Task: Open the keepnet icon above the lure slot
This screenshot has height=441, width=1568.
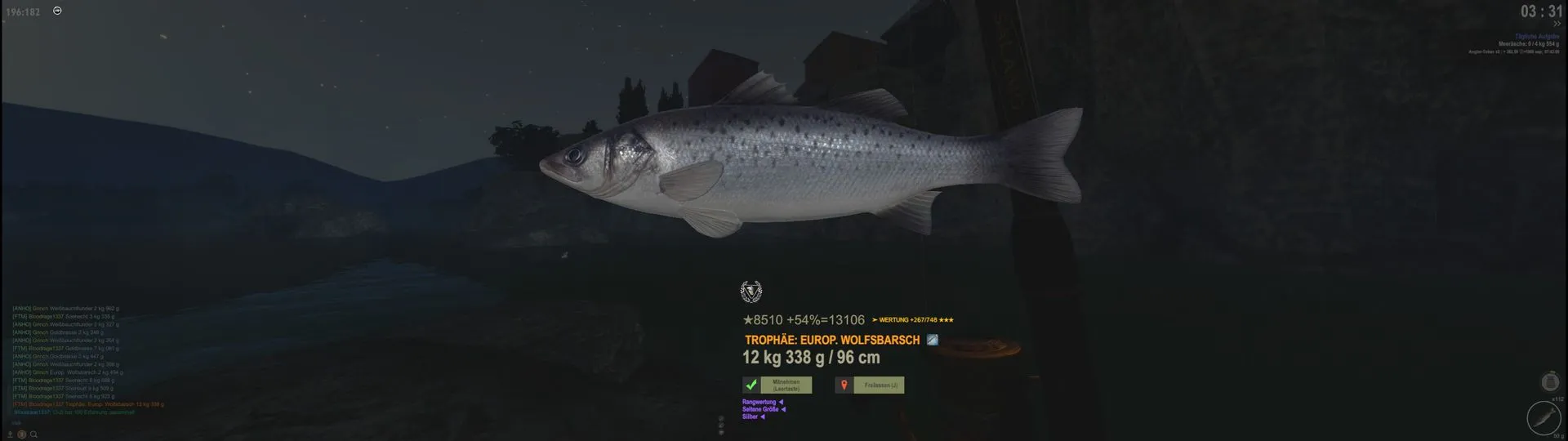Action: point(1549,381)
